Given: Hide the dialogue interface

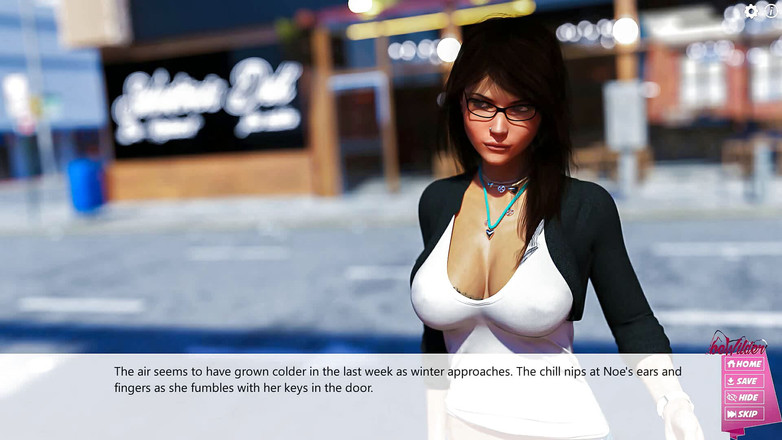Looking at the screenshot, I should coord(744,397).
